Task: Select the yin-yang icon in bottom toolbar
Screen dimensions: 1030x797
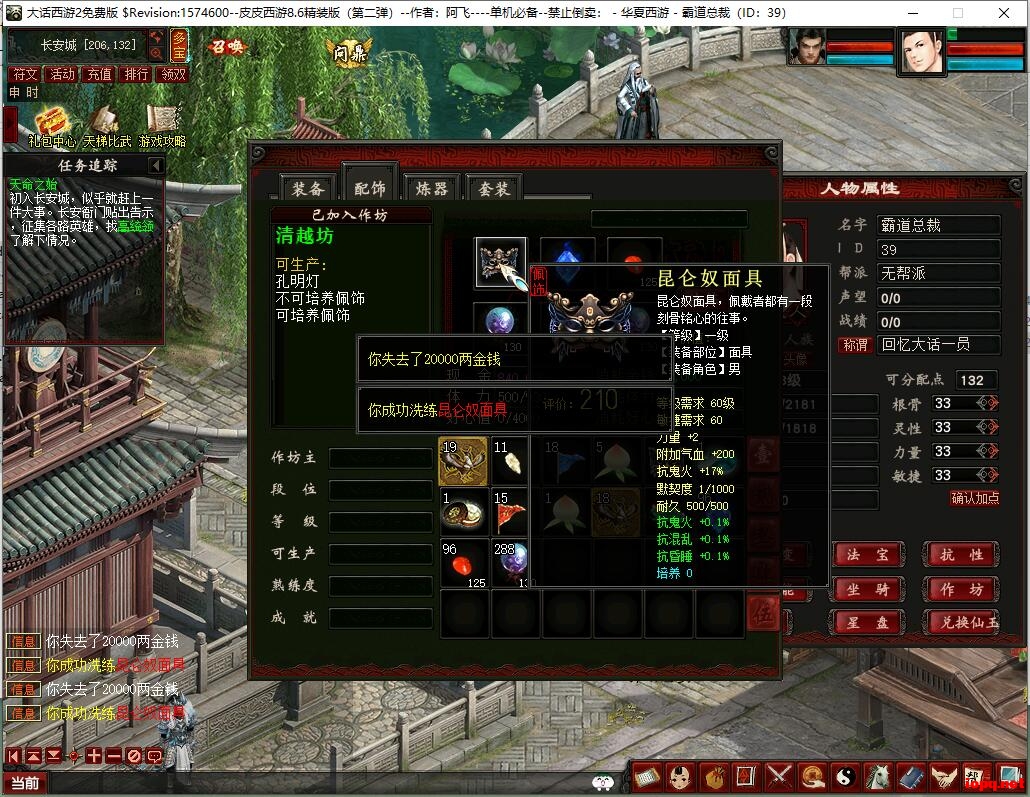Action: point(846,777)
